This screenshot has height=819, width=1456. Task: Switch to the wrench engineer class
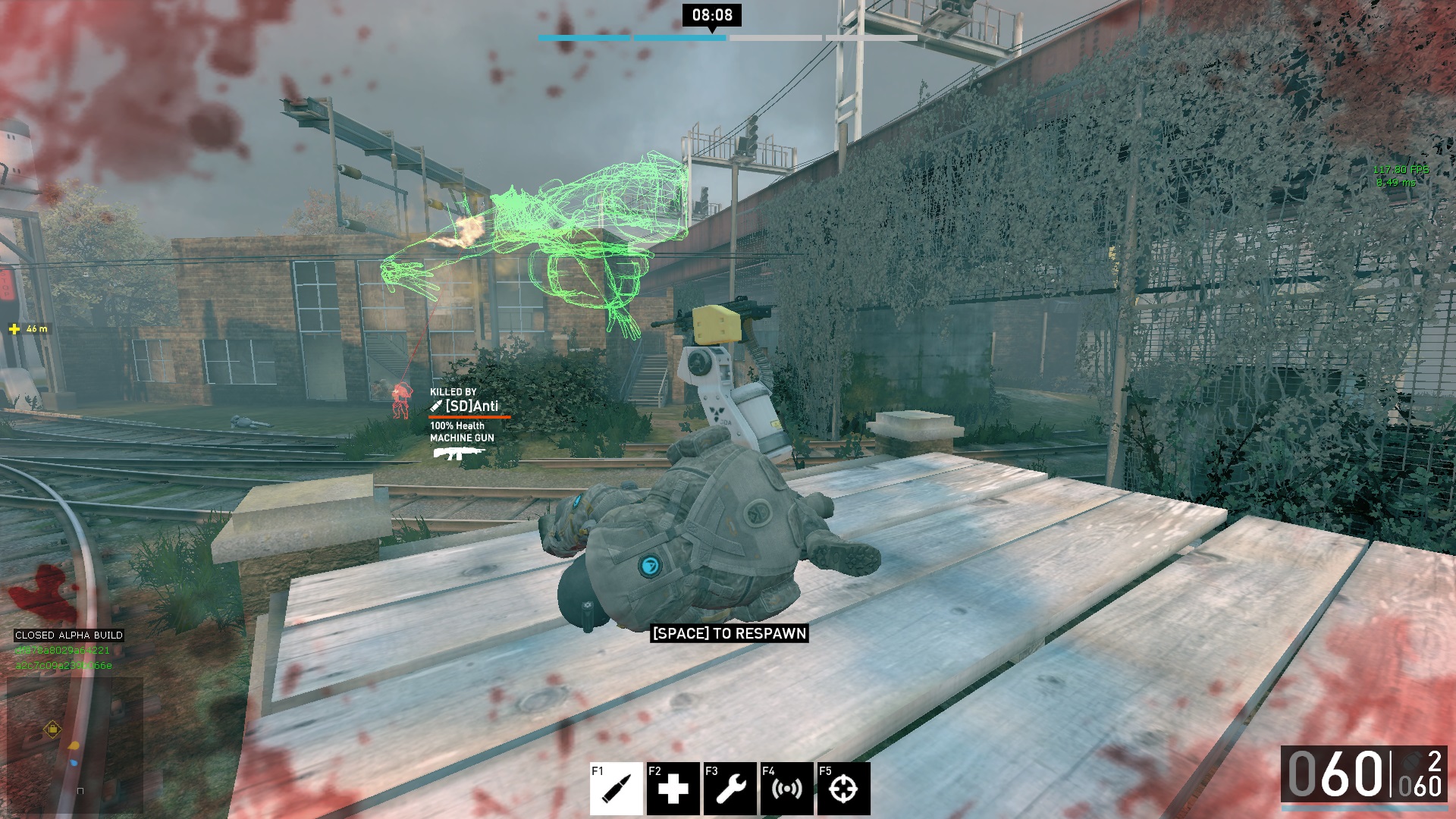click(x=730, y=789)
